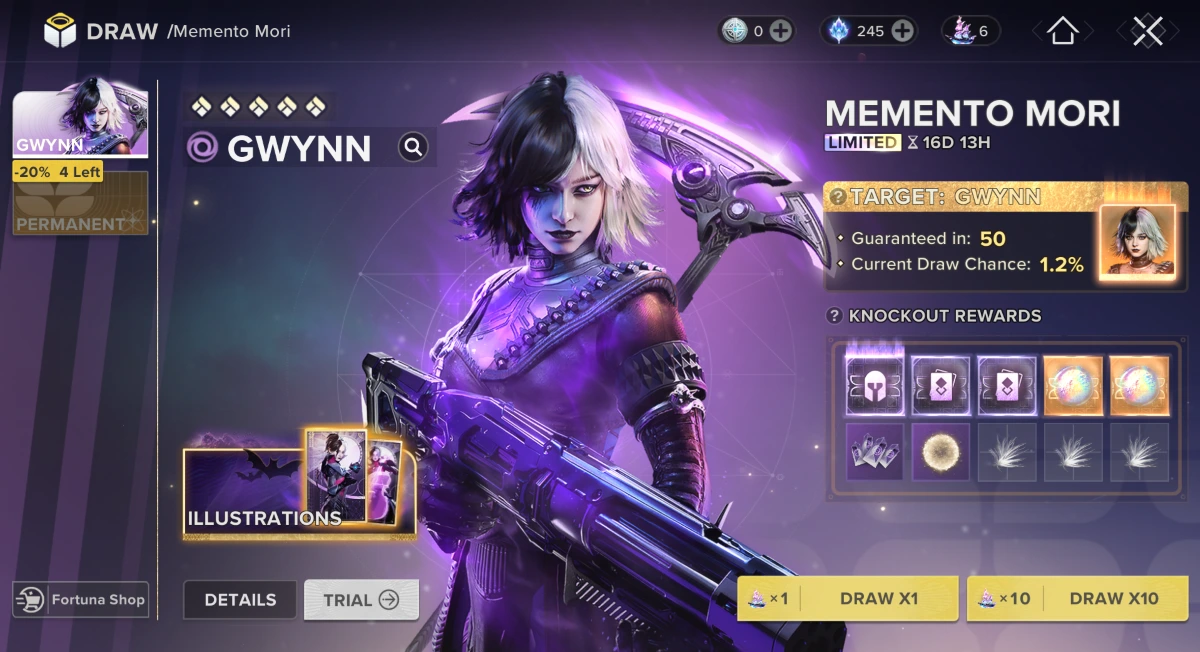View Gwynn's target portrait

point(1137,240)
